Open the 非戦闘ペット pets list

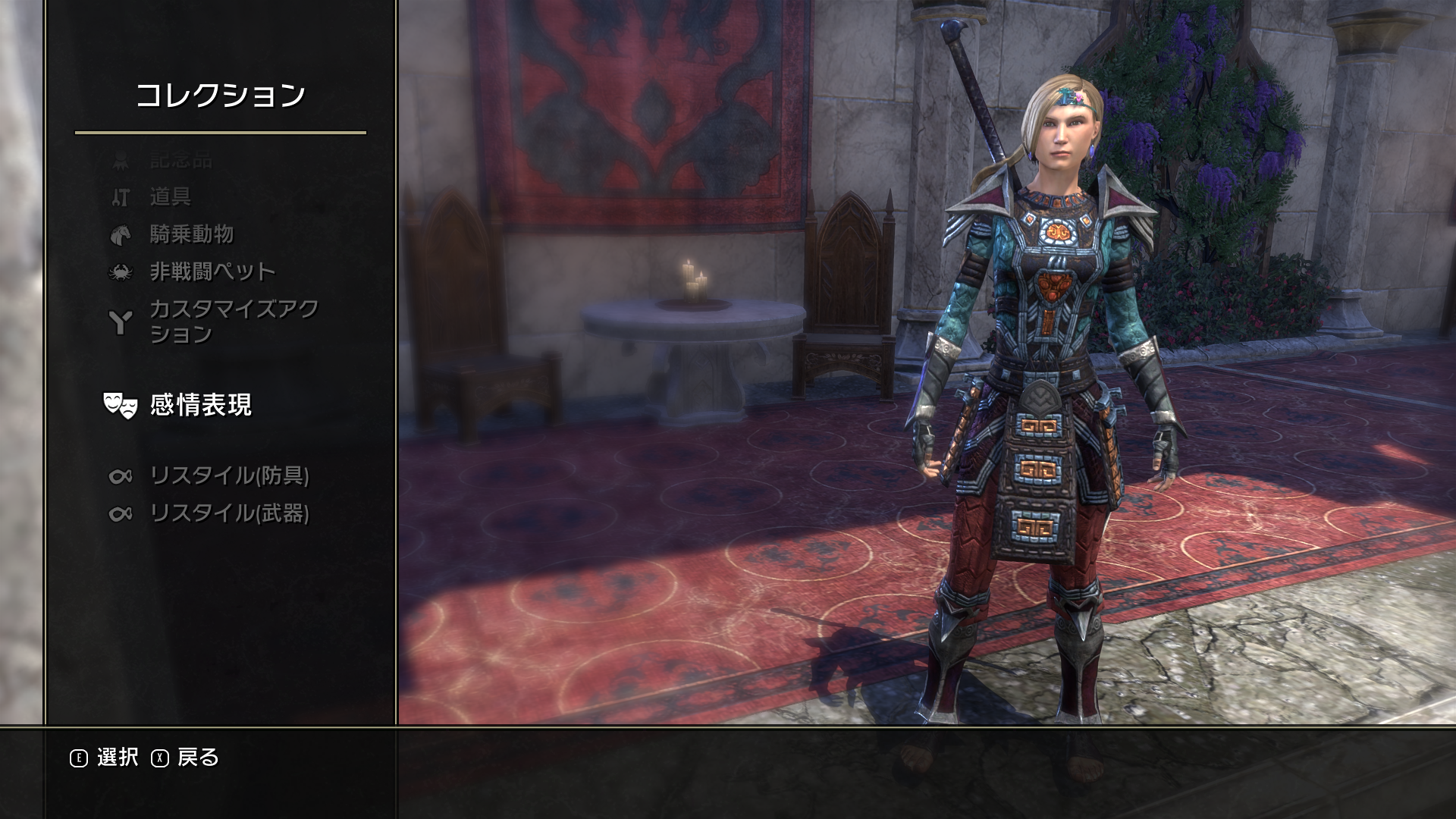pyautogui.click(x=212, y=271)
